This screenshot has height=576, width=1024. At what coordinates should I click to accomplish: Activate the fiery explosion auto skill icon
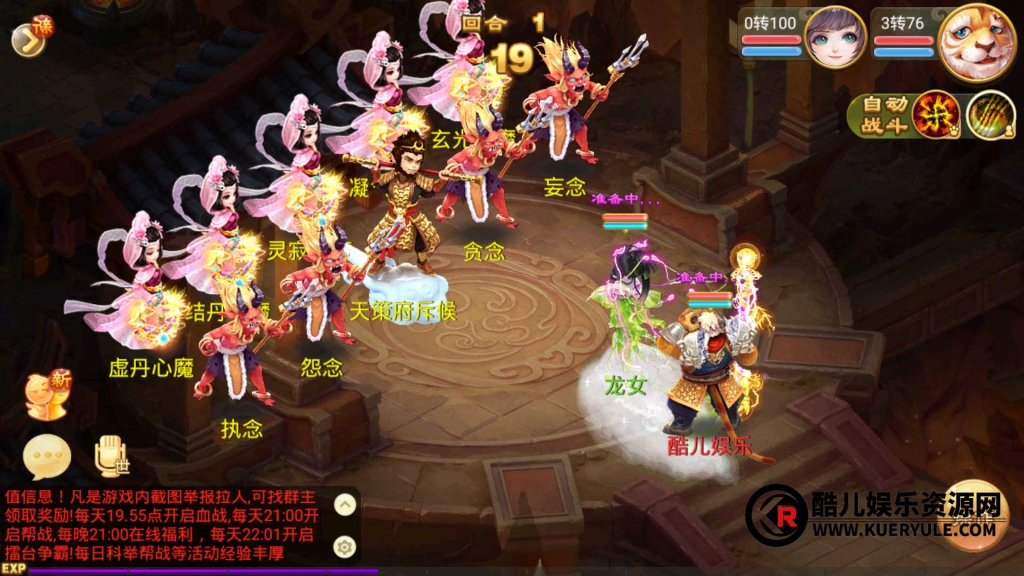[936, 115]
